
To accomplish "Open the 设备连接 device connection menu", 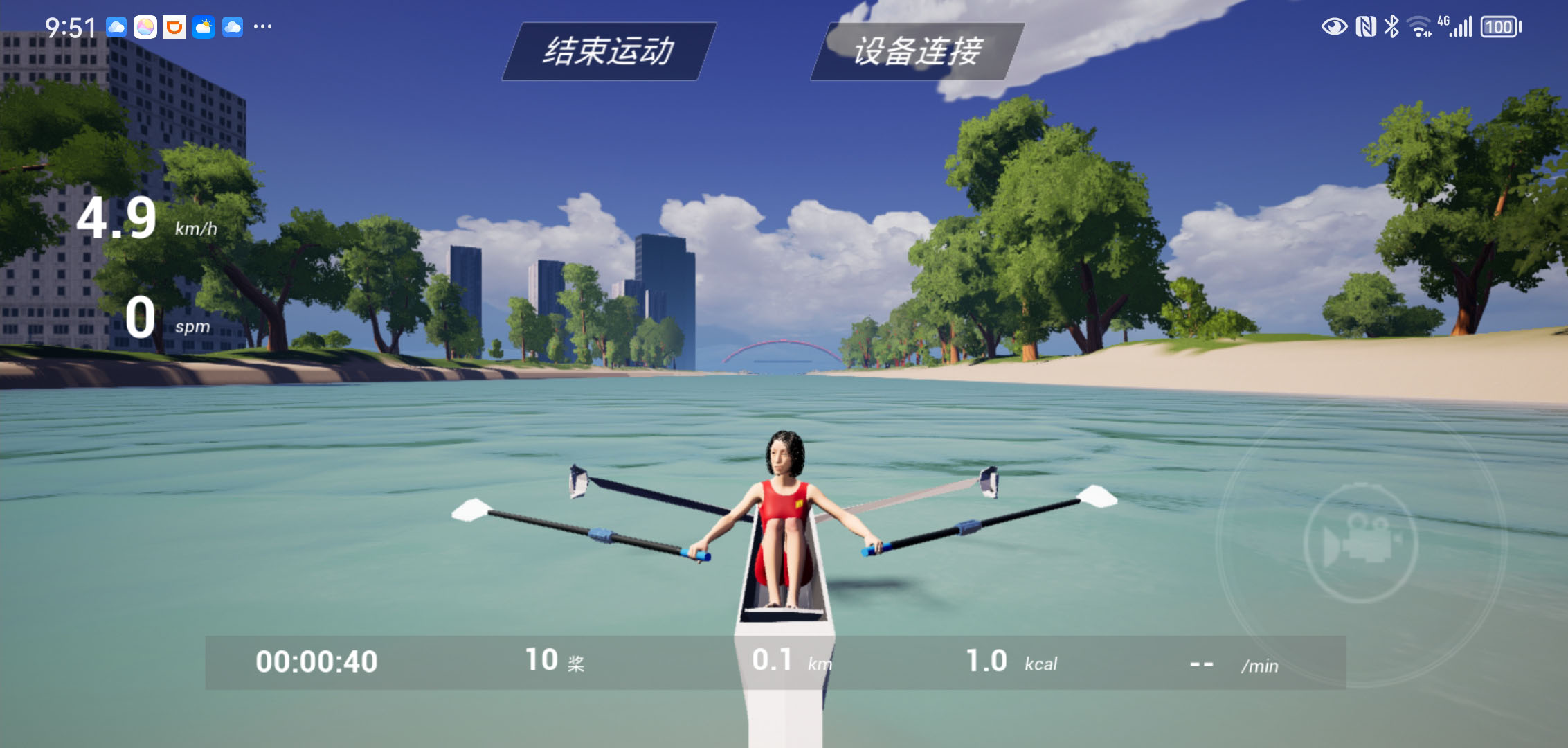I will (x=917, y=51).
